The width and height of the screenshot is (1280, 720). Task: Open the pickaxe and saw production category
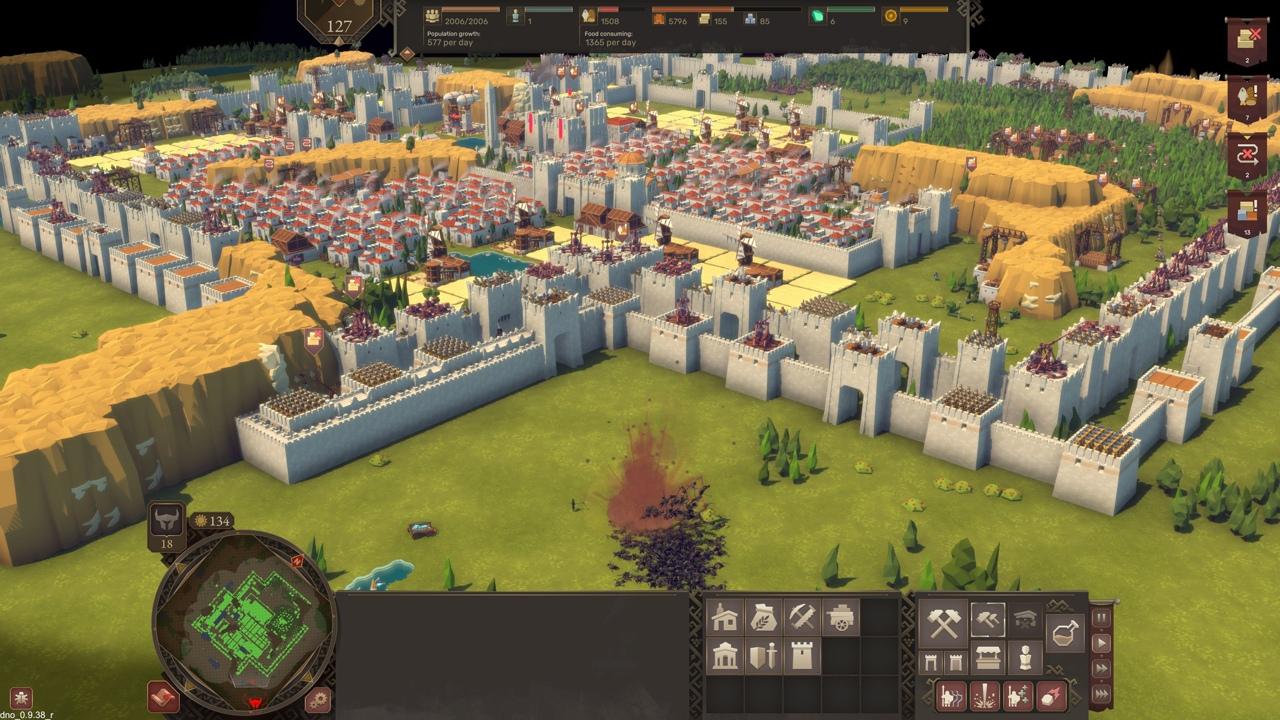click(x=802, y=618)
